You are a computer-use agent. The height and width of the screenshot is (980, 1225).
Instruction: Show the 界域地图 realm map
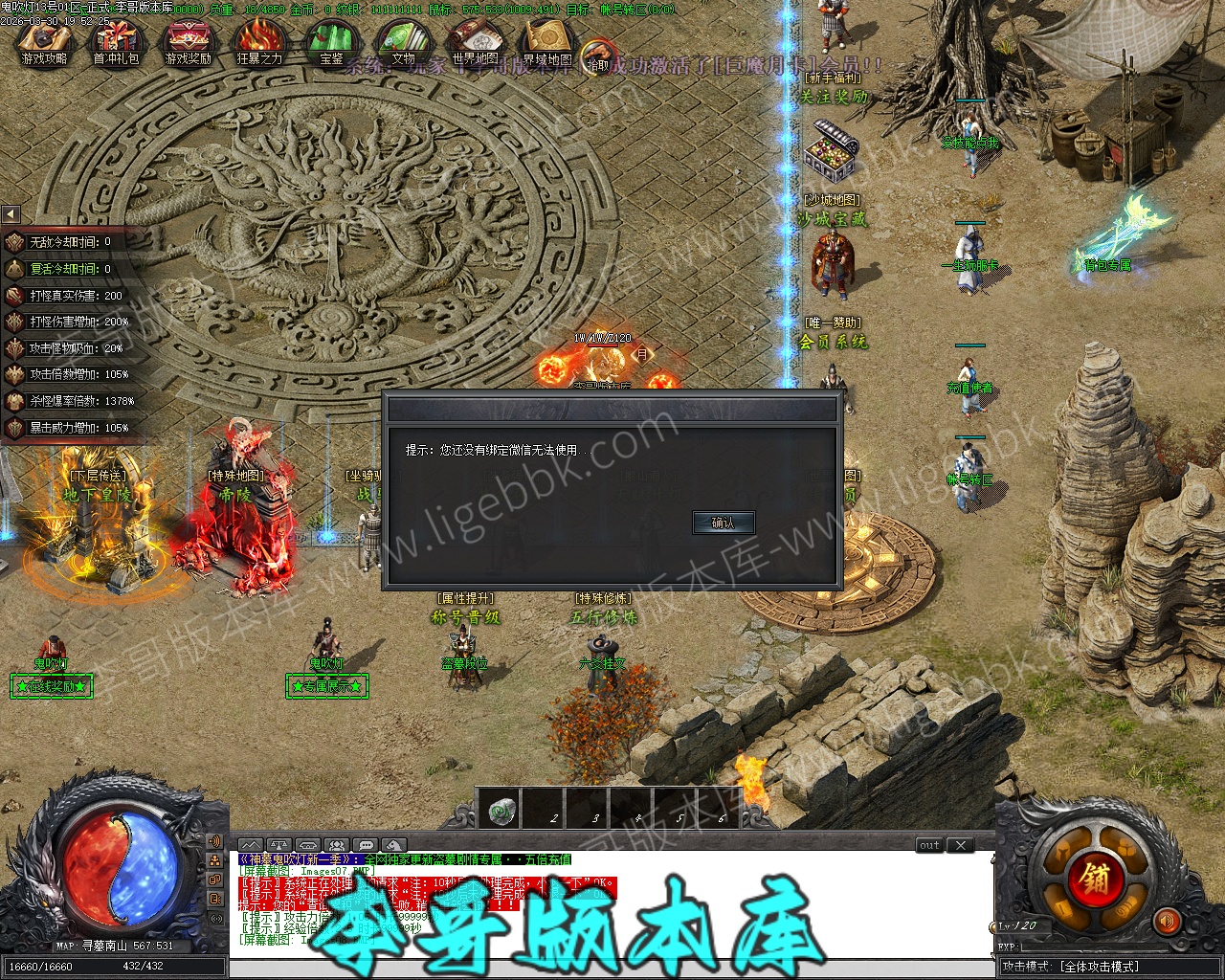[x=547, y=44]
